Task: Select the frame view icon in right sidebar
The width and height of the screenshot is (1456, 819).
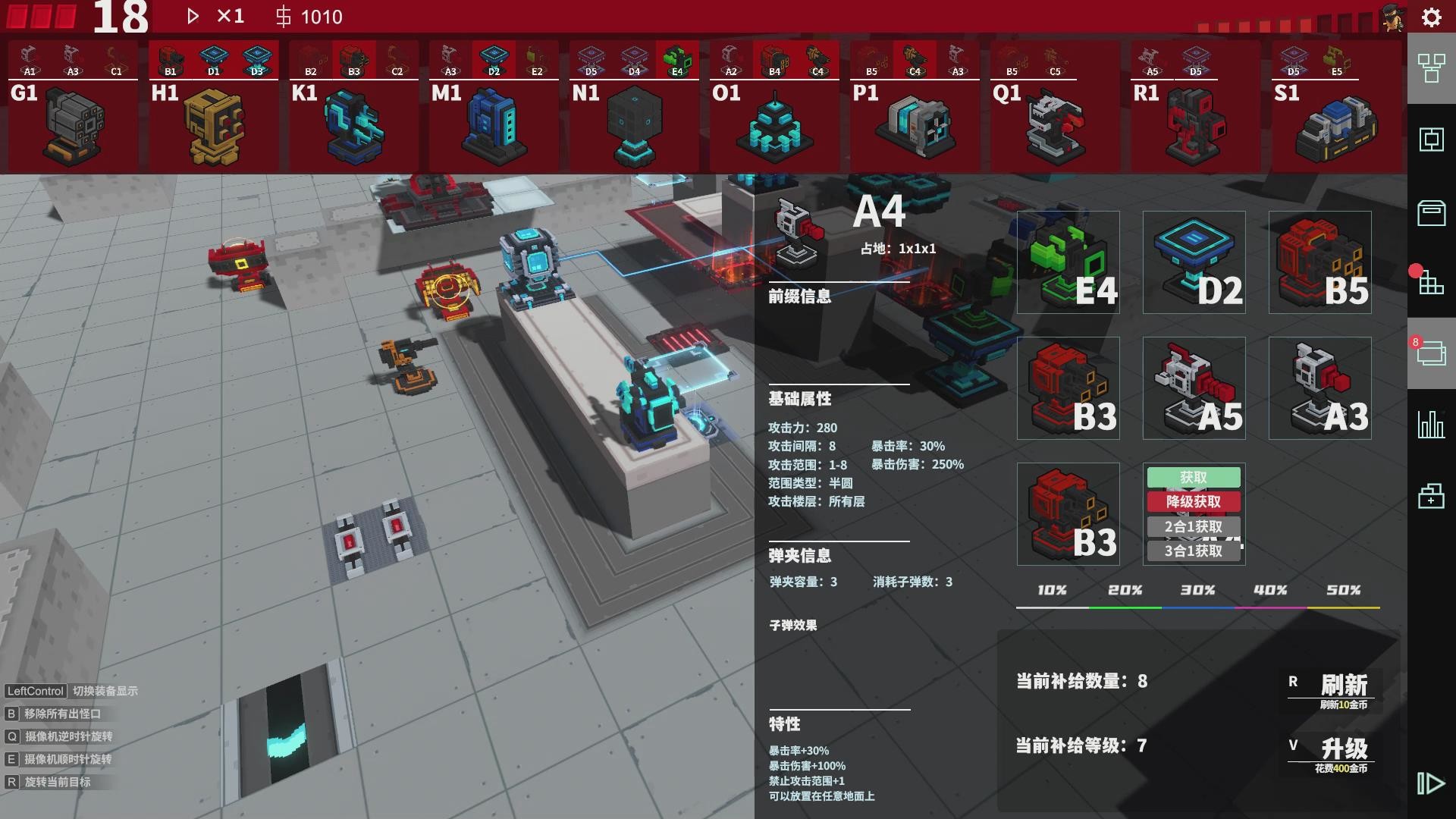Action: click(x=1431, y=139)
